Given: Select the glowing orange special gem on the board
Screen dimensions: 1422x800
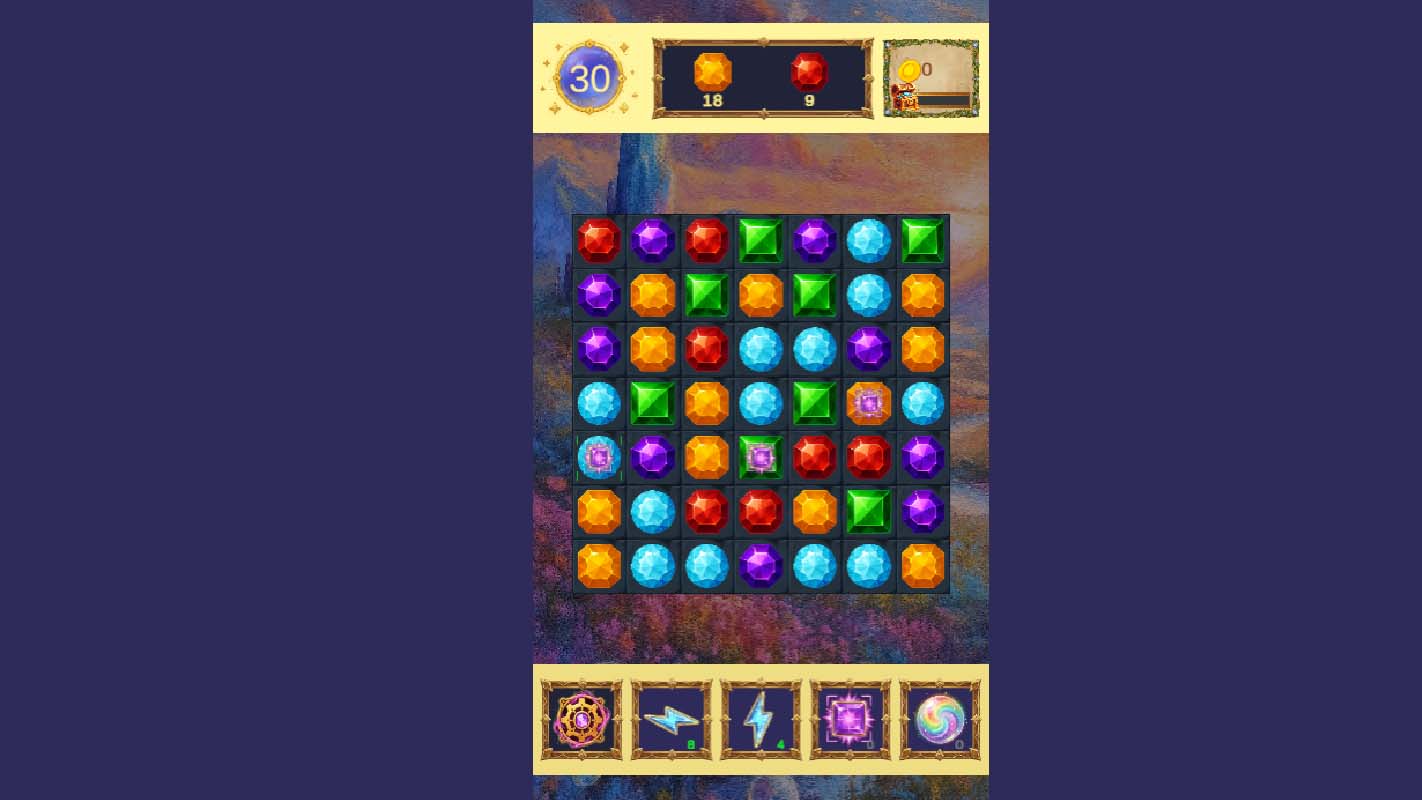Looking at the screenshot, I should pos(867,403).
